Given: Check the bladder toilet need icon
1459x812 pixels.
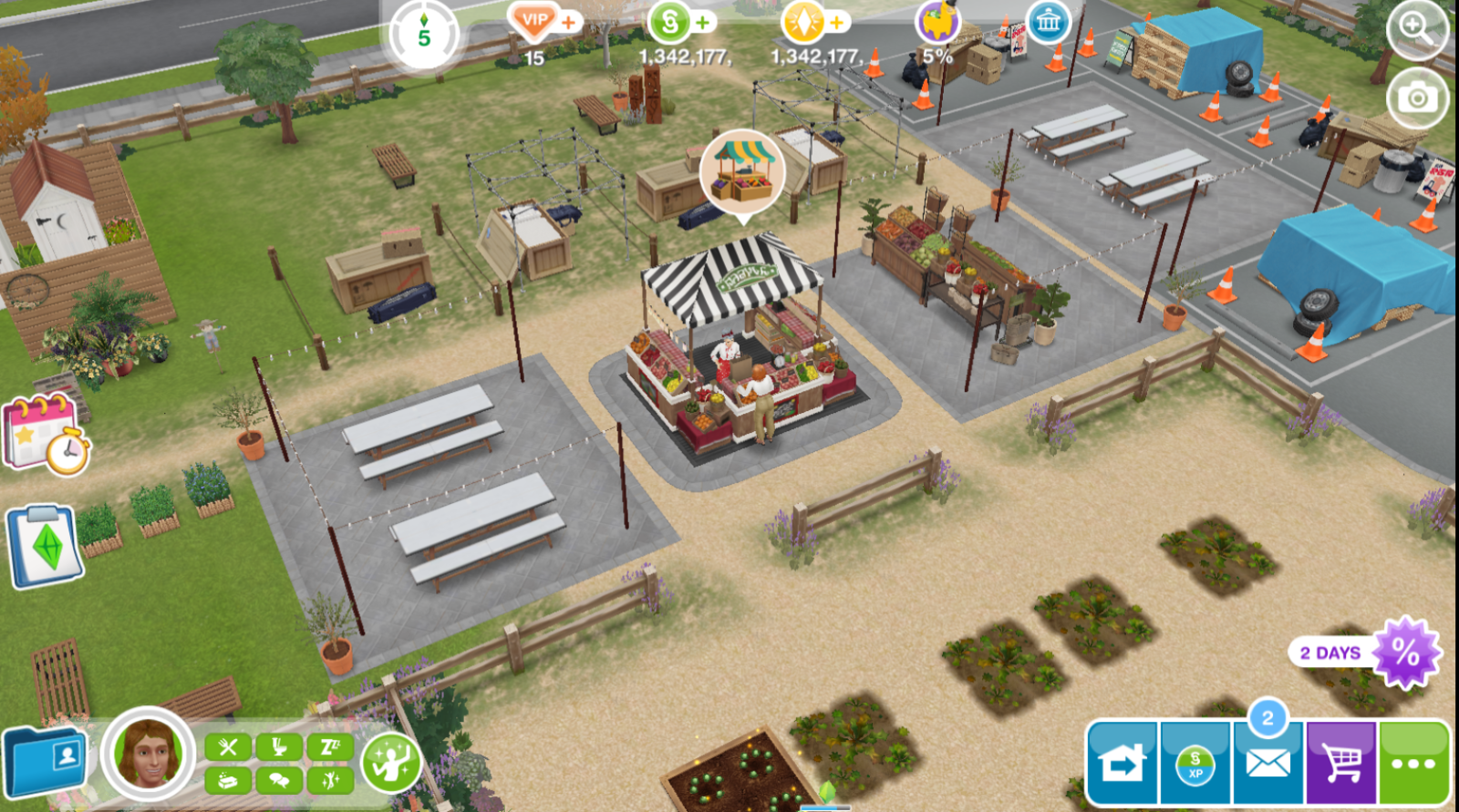Looking at the screenshot, I should (x=279, y=747).
